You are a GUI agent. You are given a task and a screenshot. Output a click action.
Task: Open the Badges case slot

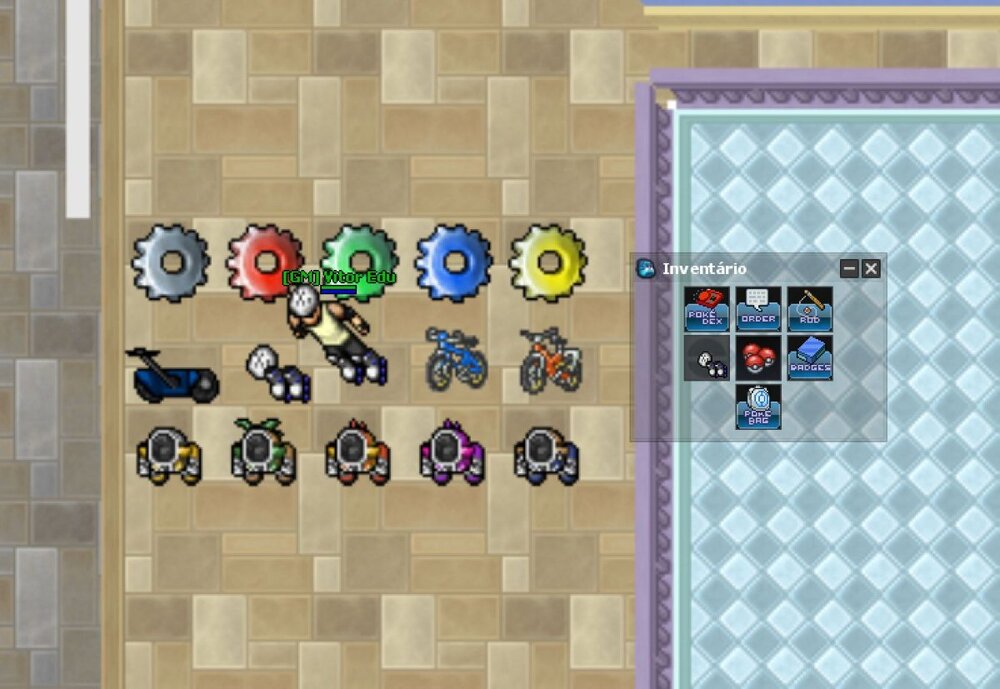(x=809, y=358)
